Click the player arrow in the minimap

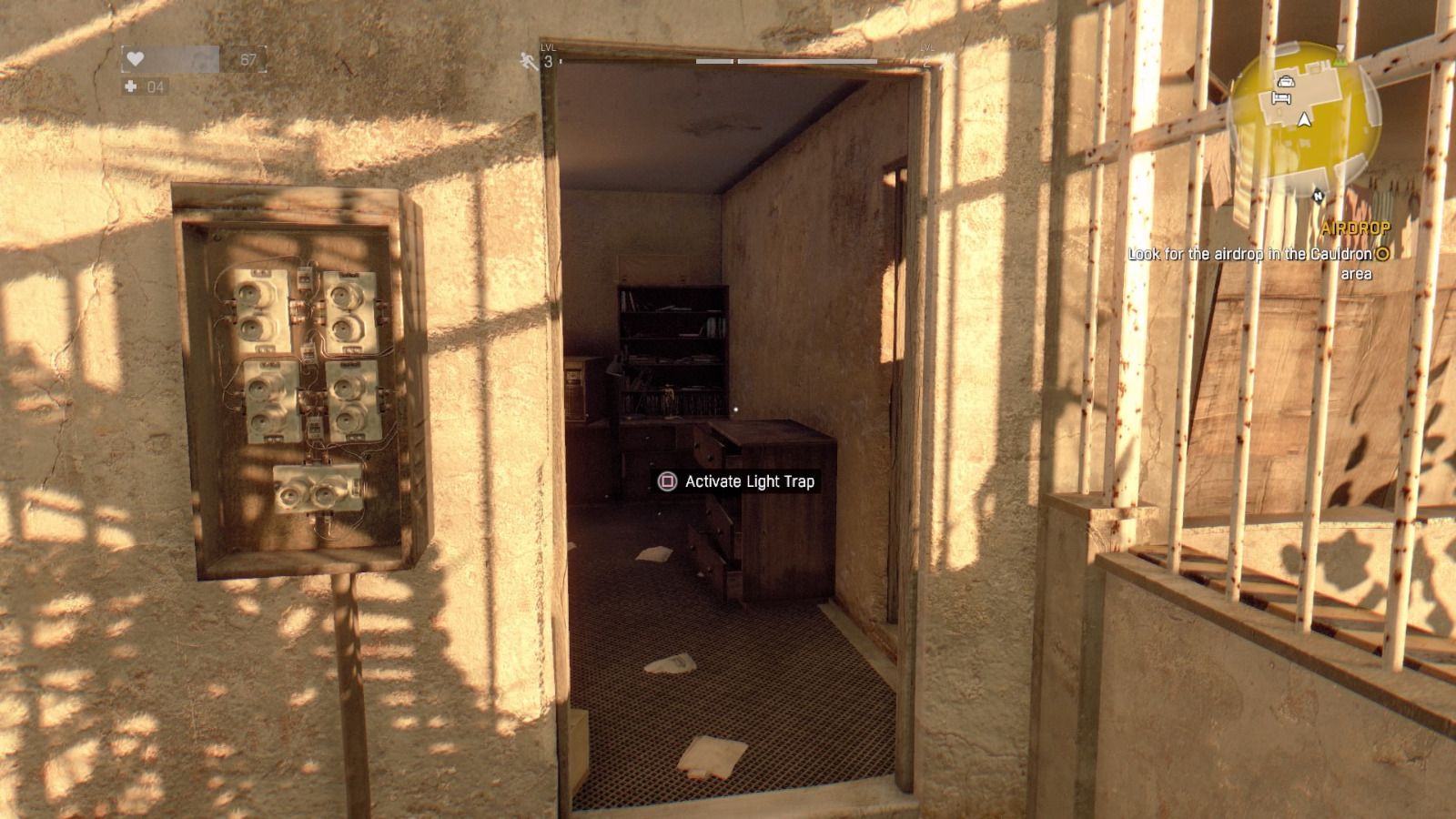pyautogui.click(x=1304, y=119)
